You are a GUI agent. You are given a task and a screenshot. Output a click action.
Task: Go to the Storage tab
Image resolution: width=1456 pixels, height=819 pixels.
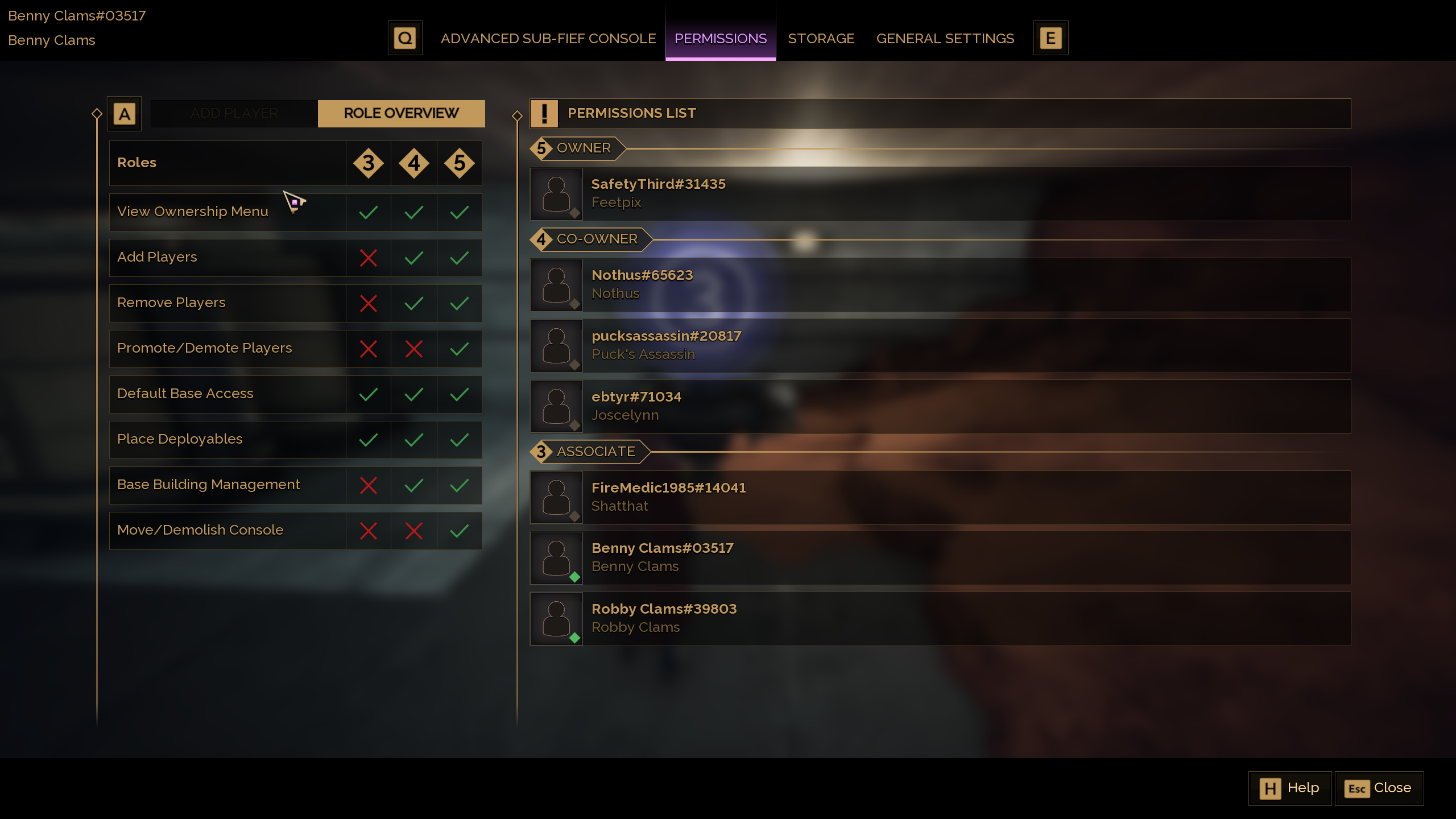coord(821,39)
